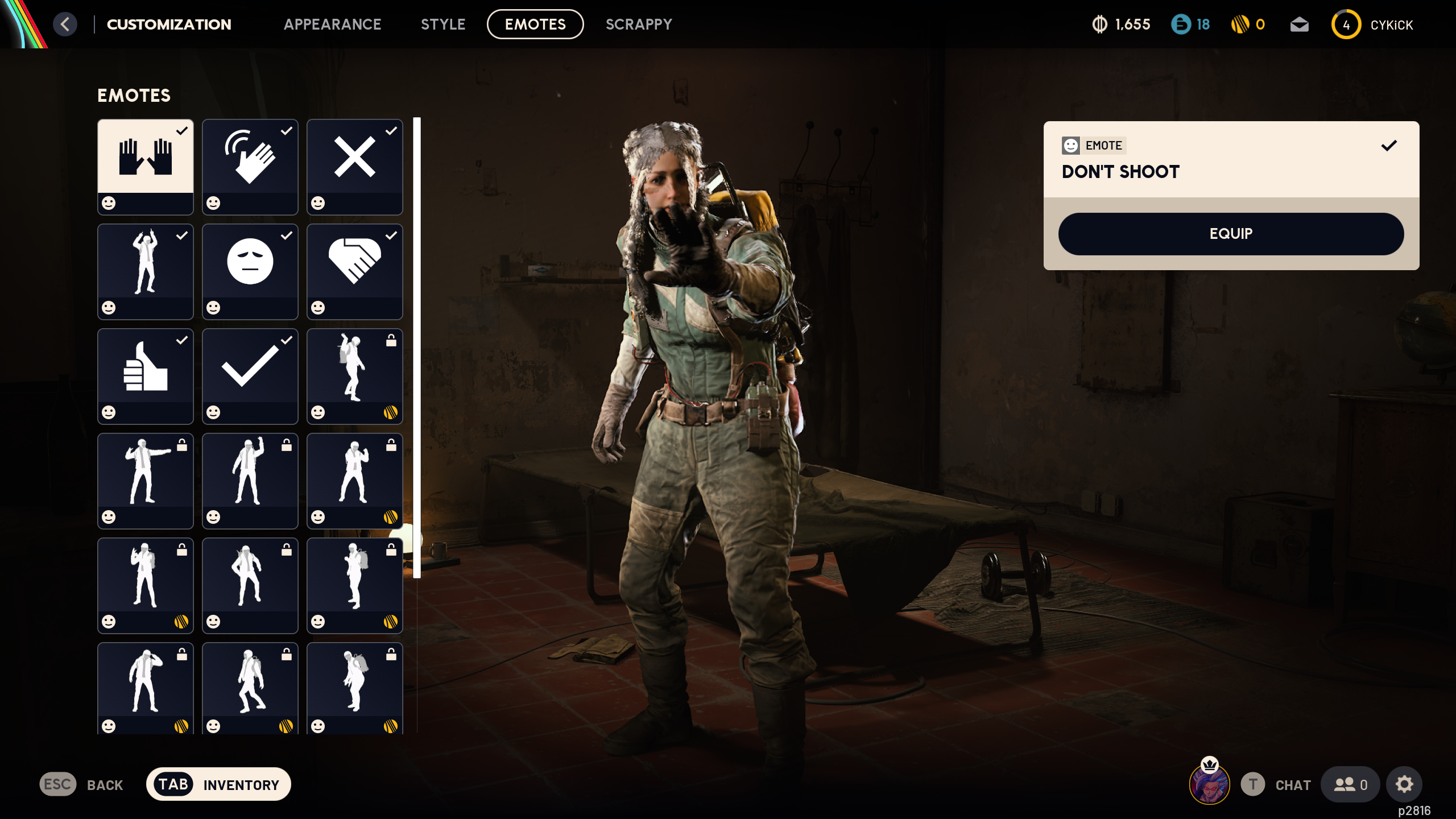Select the checkmark emote tile
This screenshot has height=819, width=1456.
250,377
